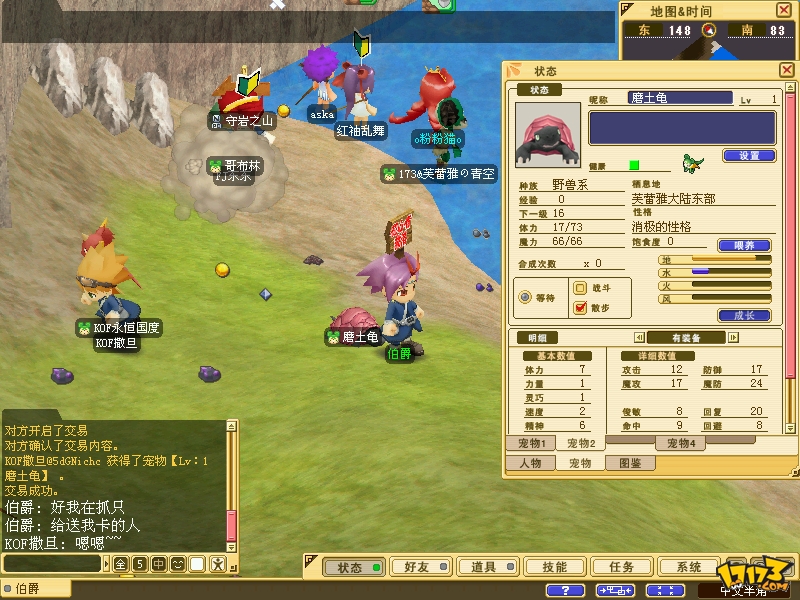Image resolution: width=800 pixels, height=600 pixels.
Task: Open the 人物 character tab
Action: click(529, 463)
